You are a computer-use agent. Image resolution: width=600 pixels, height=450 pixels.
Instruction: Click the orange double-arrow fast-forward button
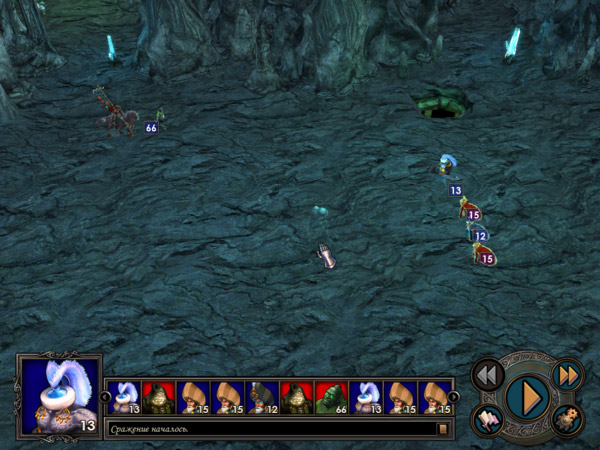pos(566,374)
